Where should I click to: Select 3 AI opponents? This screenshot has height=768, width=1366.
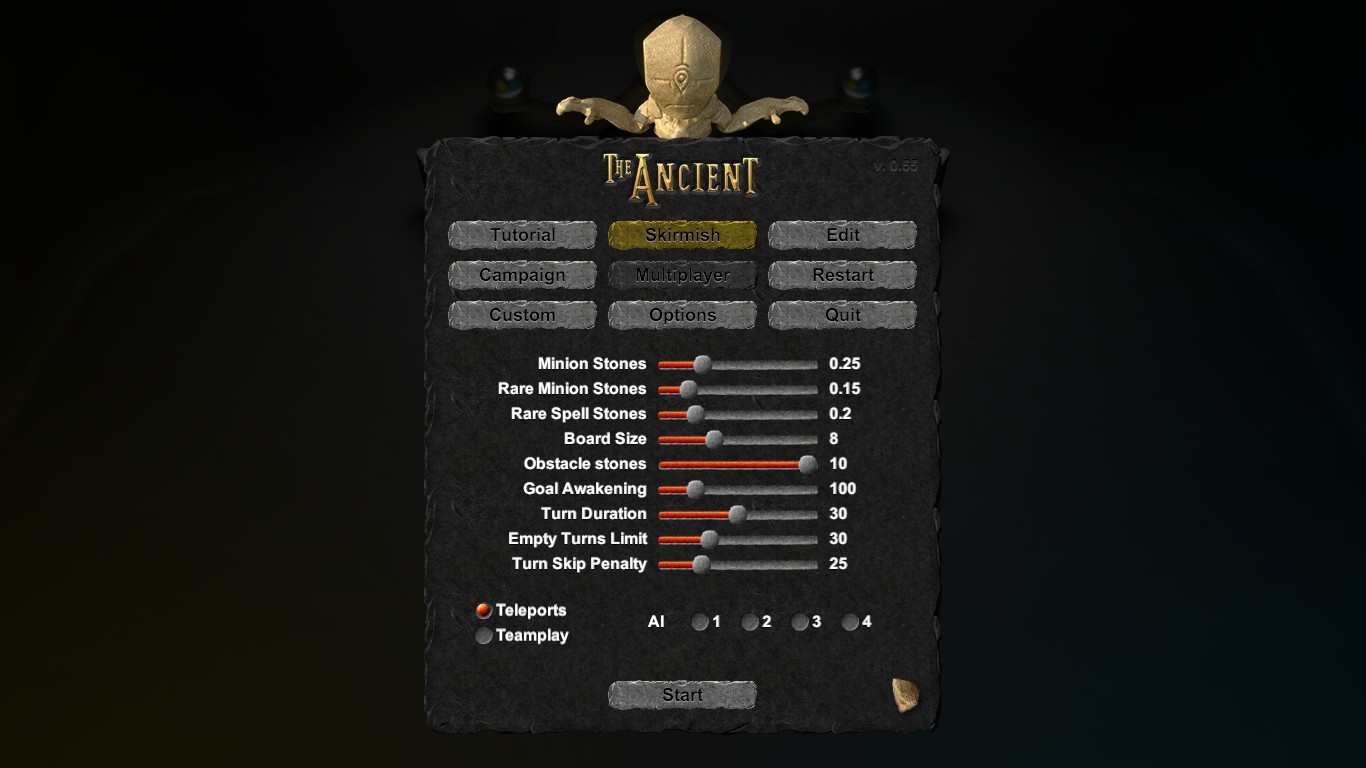pyautogui.click(x=801, y=622)
